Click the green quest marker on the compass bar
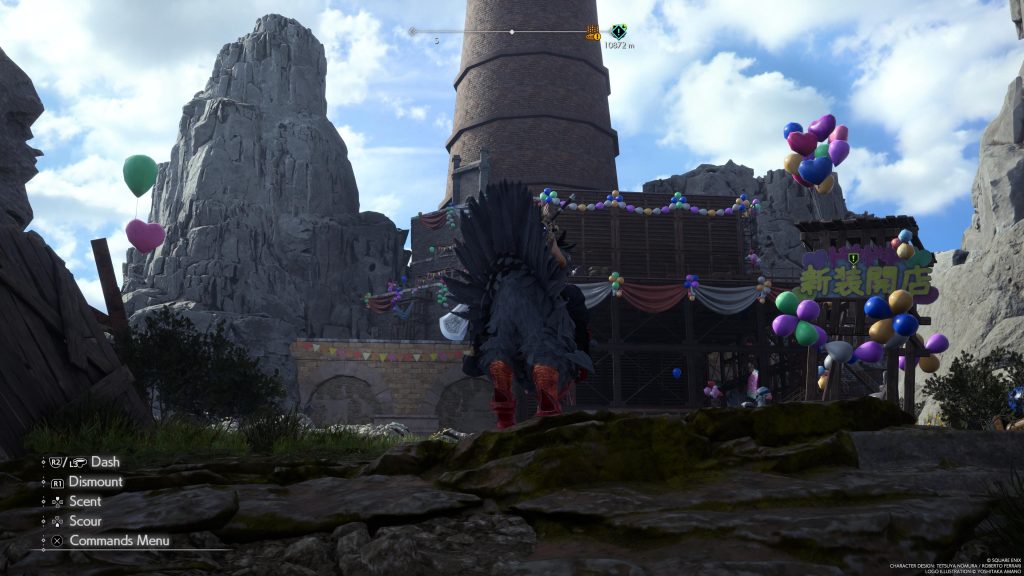This screenshot has width=1024, height=576. point(619,31)
